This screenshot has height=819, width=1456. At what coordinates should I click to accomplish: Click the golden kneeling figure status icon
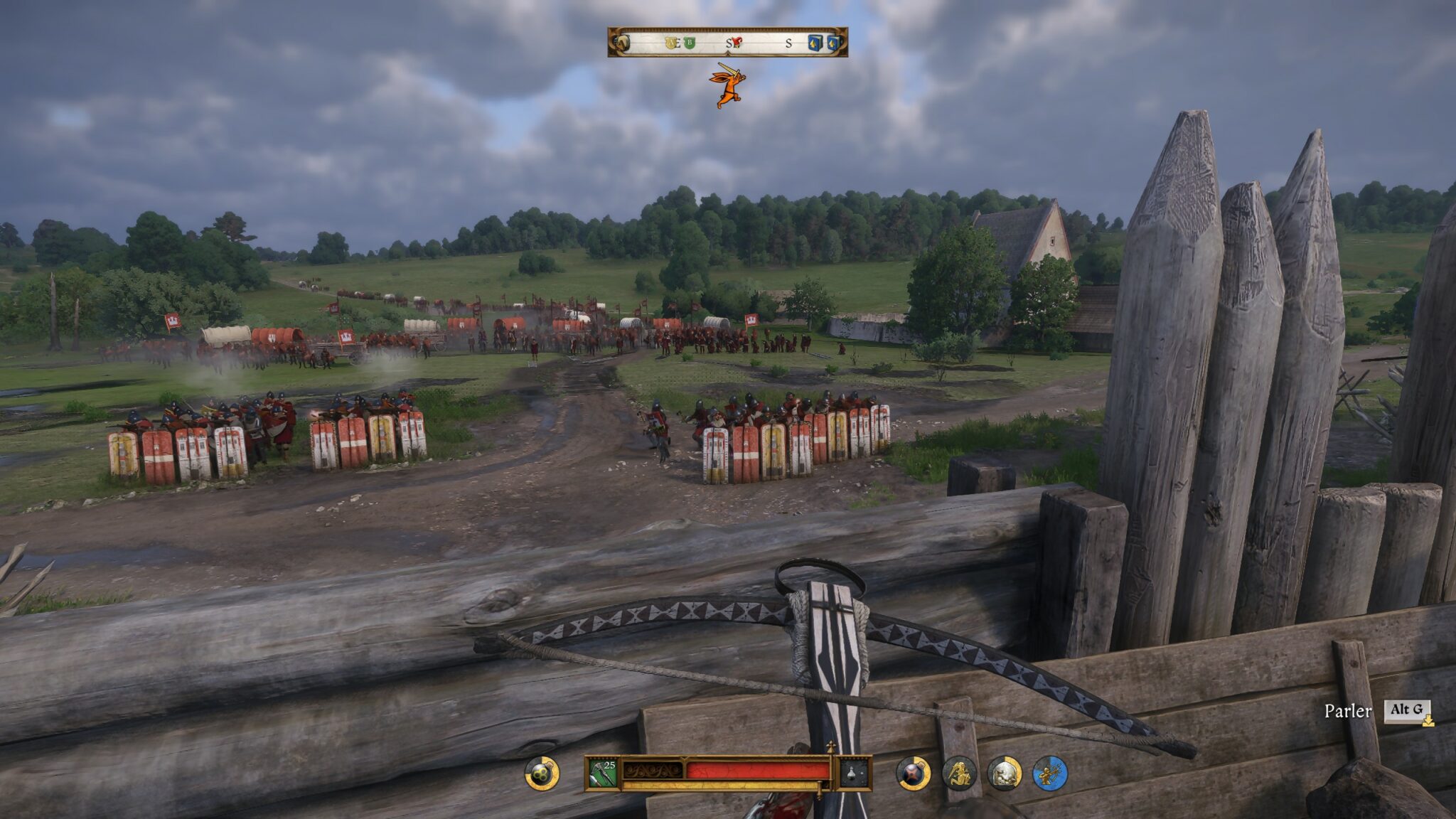(x=959, y=773)
